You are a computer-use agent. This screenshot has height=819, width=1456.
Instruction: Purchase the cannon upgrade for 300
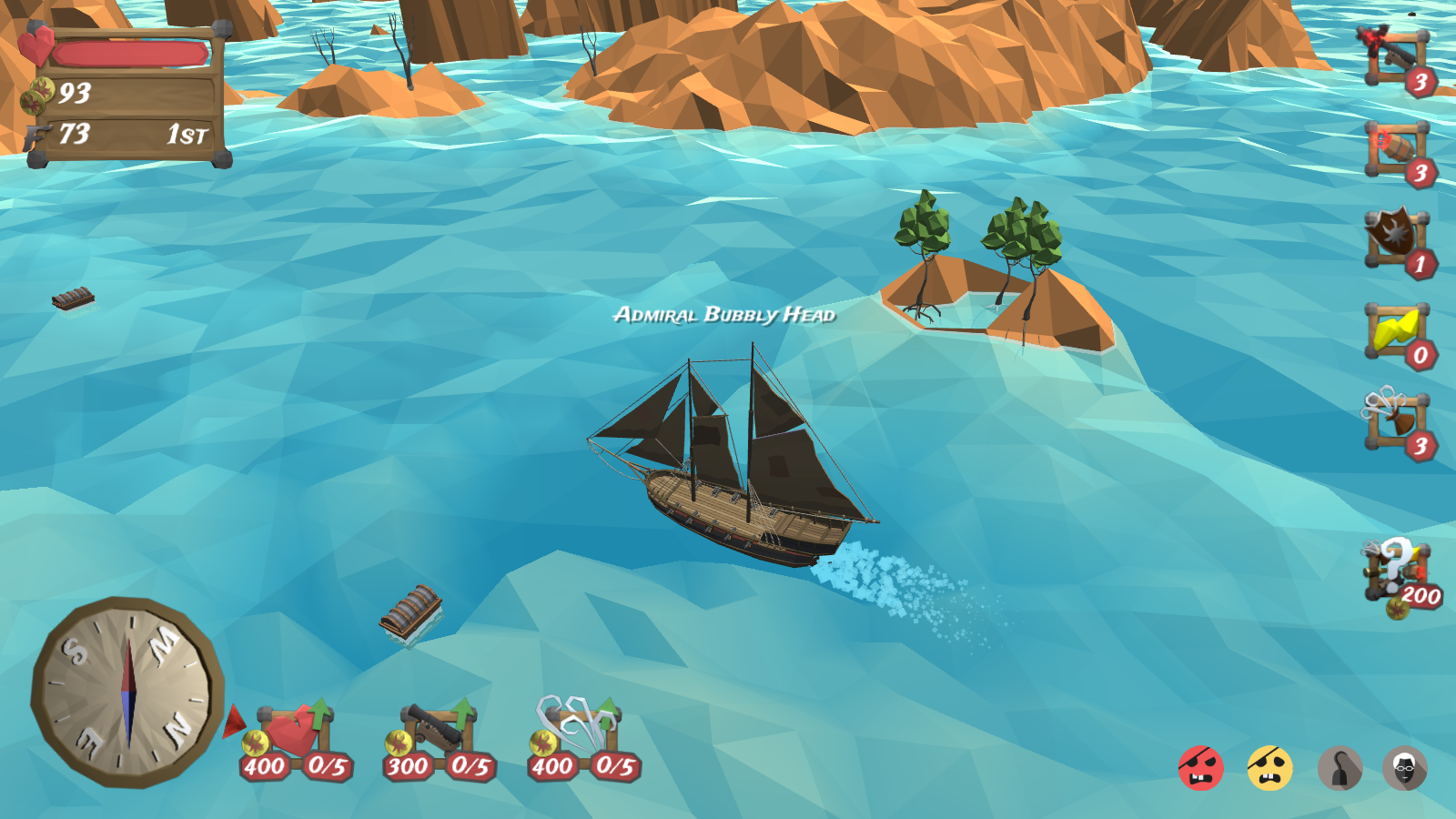click(440, 737)
